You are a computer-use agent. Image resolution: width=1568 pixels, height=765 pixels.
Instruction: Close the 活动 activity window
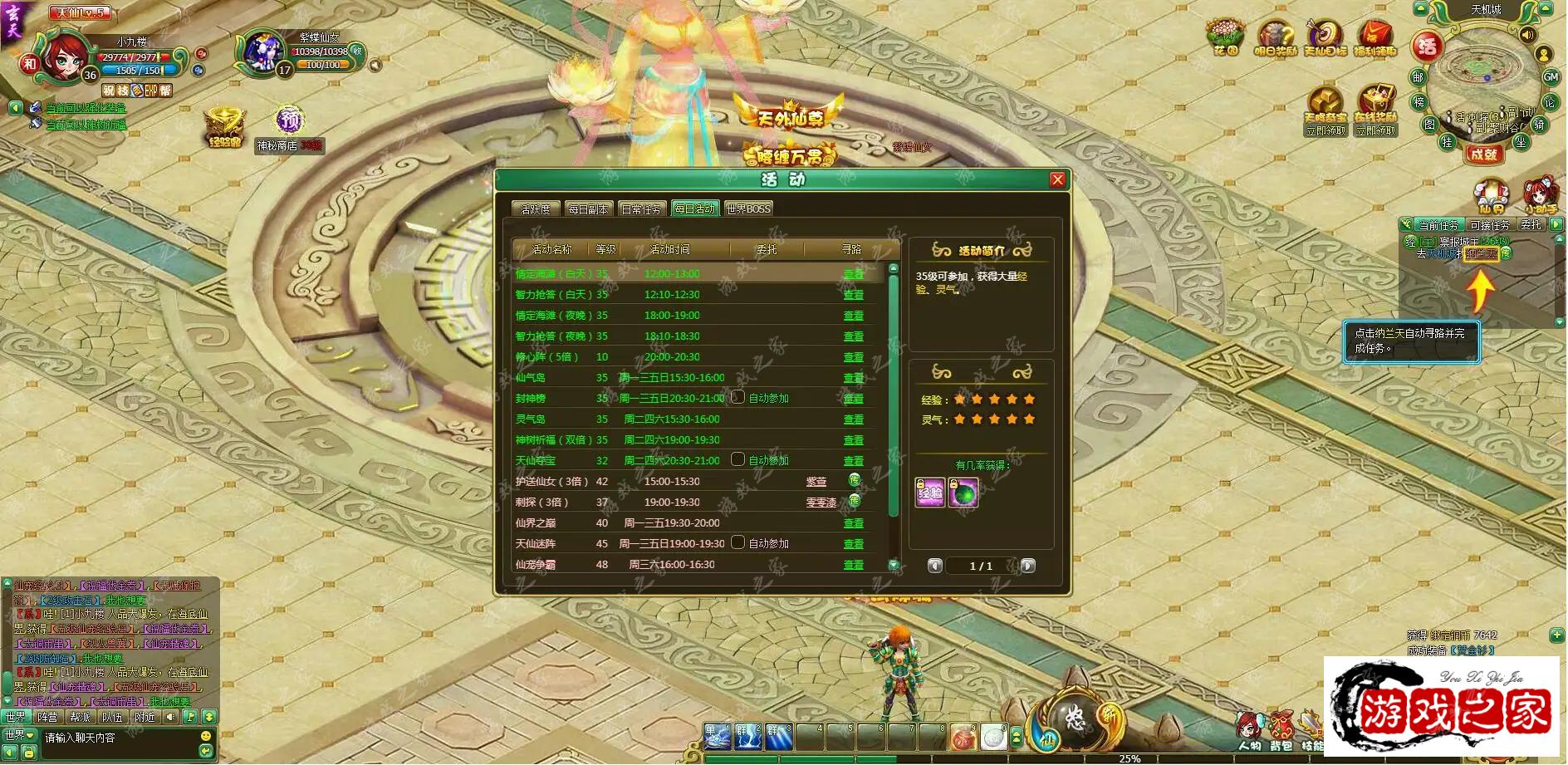tap(1057, 179)
